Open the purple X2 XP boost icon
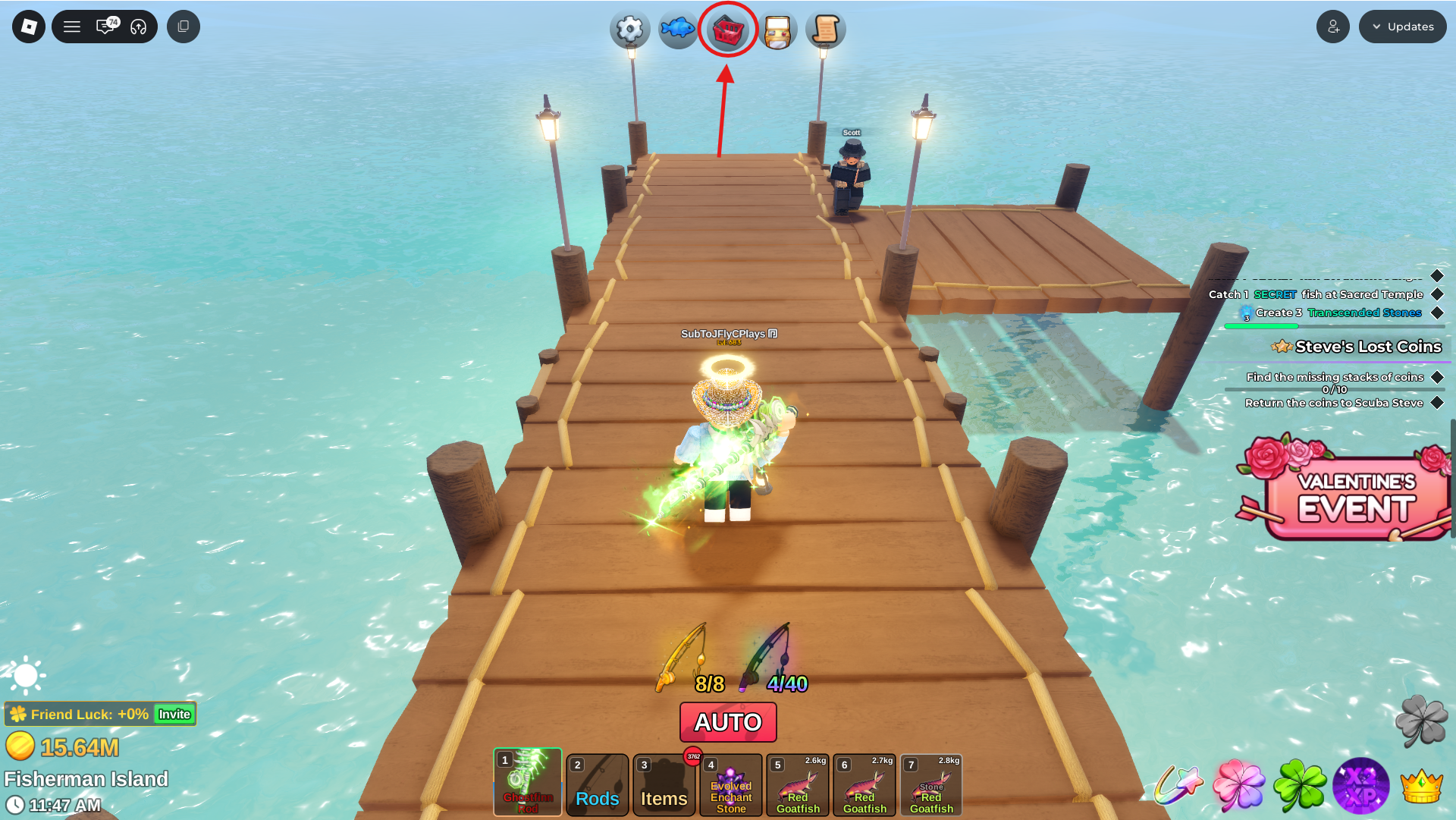The height and width of the screenshot is (820, 1456). (1361, 786)
